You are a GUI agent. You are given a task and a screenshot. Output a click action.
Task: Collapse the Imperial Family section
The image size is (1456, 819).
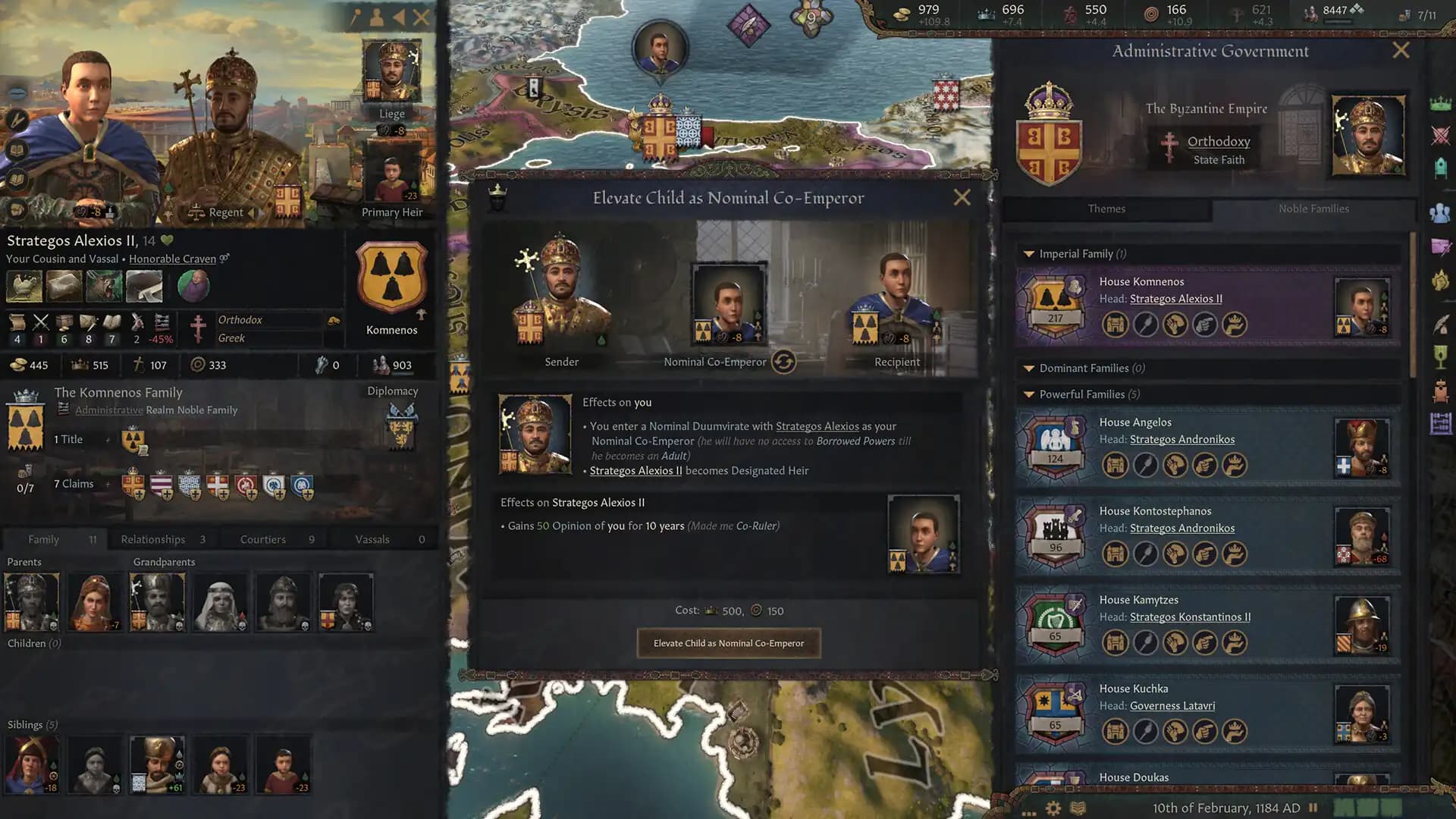(1029, 254)
